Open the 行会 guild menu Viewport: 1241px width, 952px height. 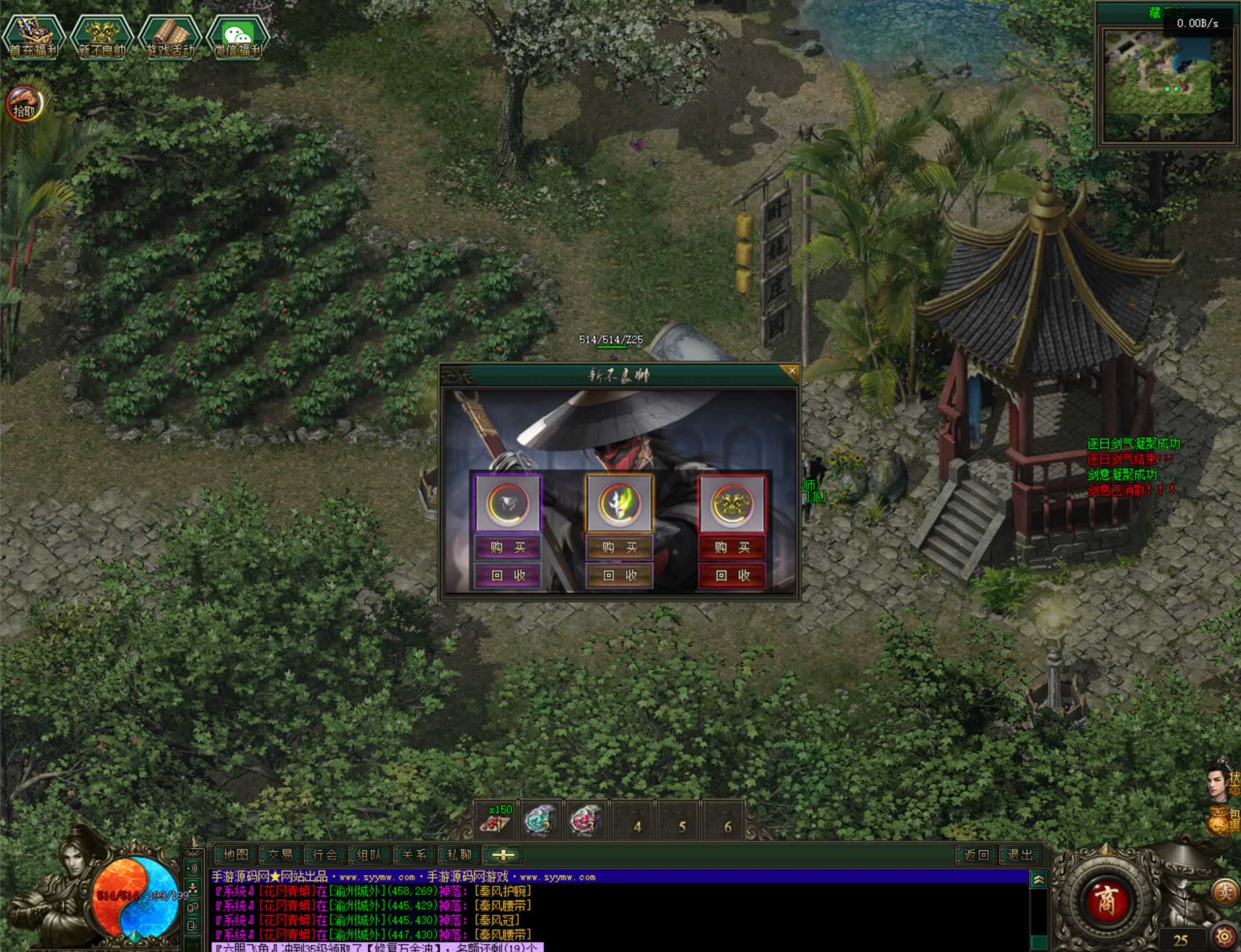click(x=325, y=855)
